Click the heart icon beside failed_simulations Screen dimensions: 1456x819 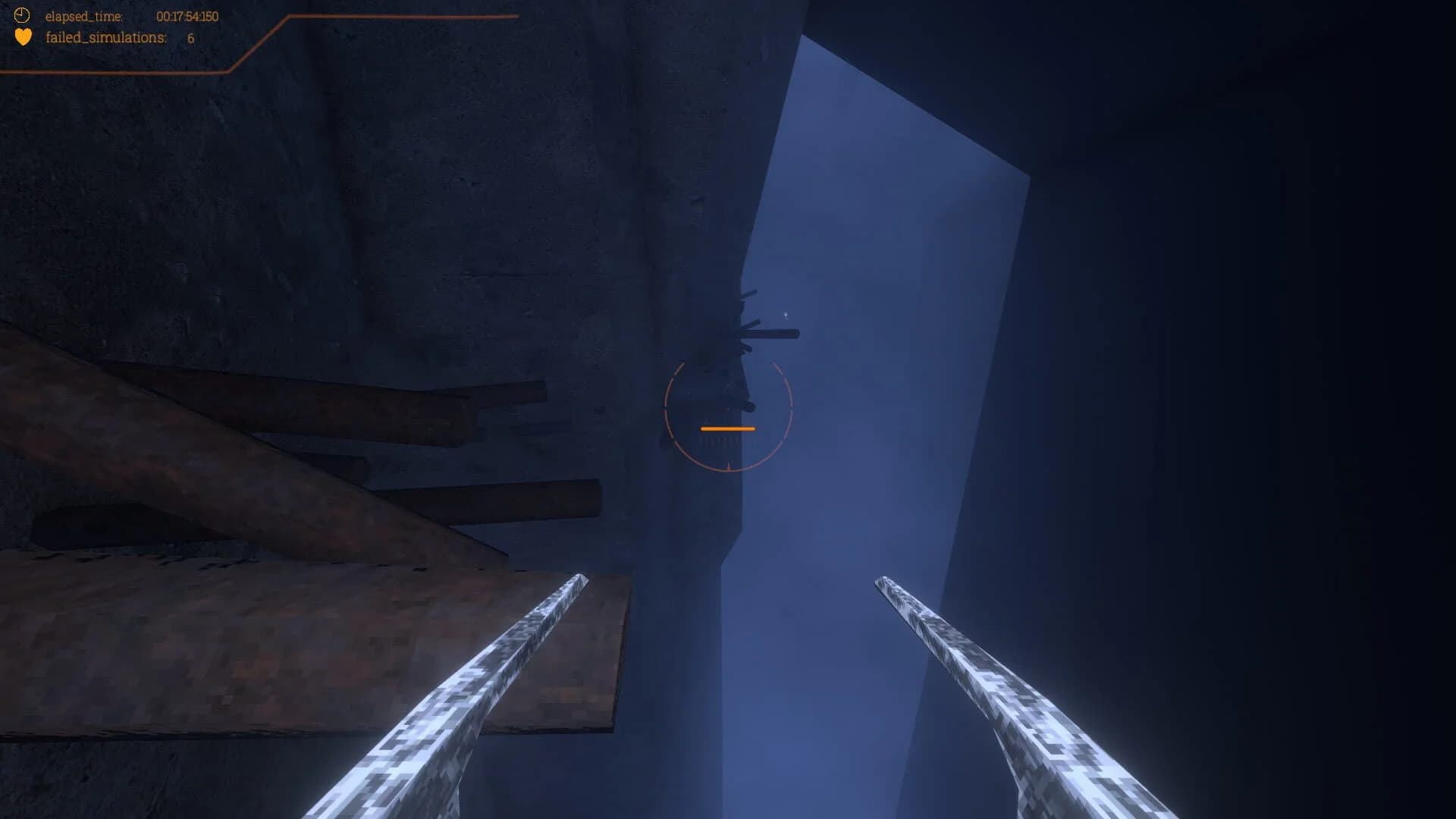click(x=22, y=35)
